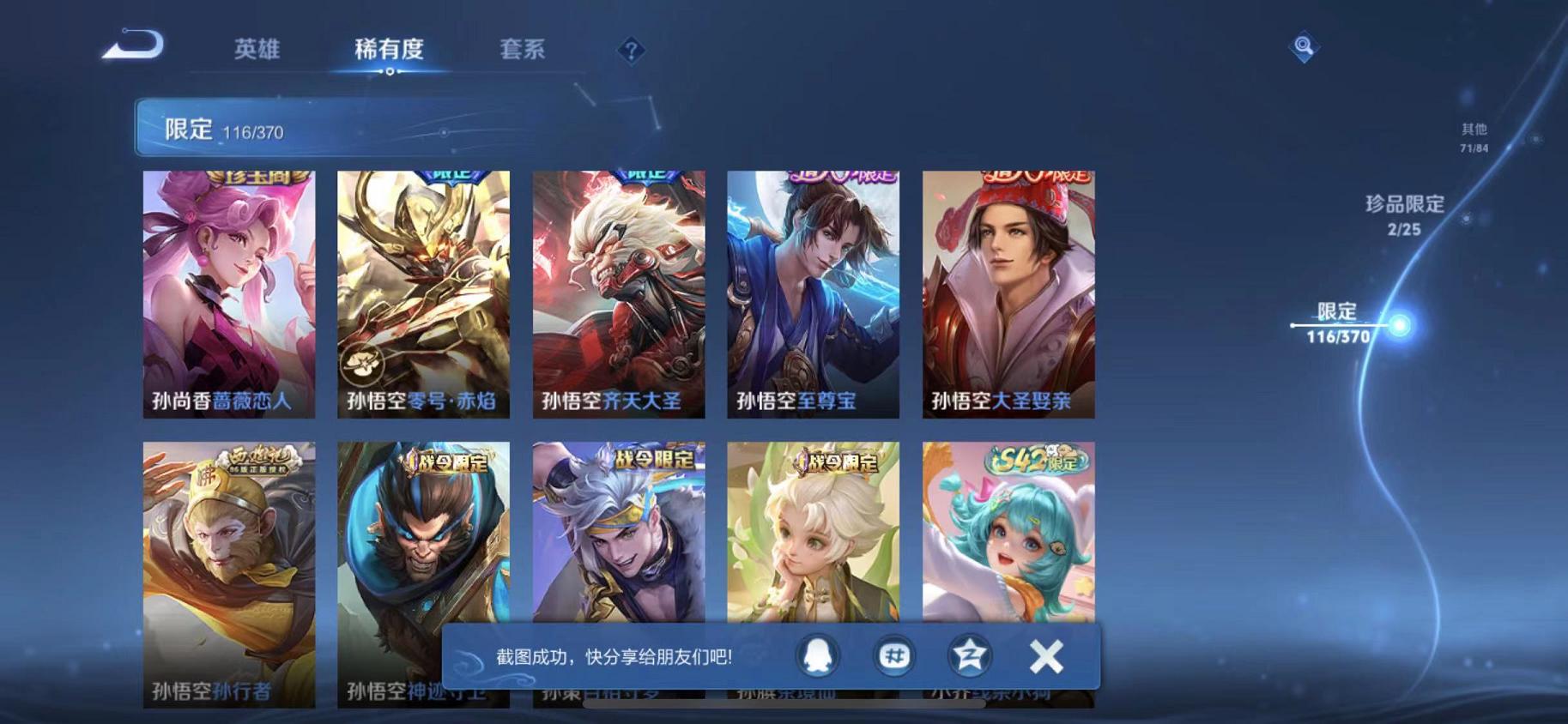This screenshot has width=1568, height=724.
Task: Switch to the 套系 tab
Action: coord(524,50)
